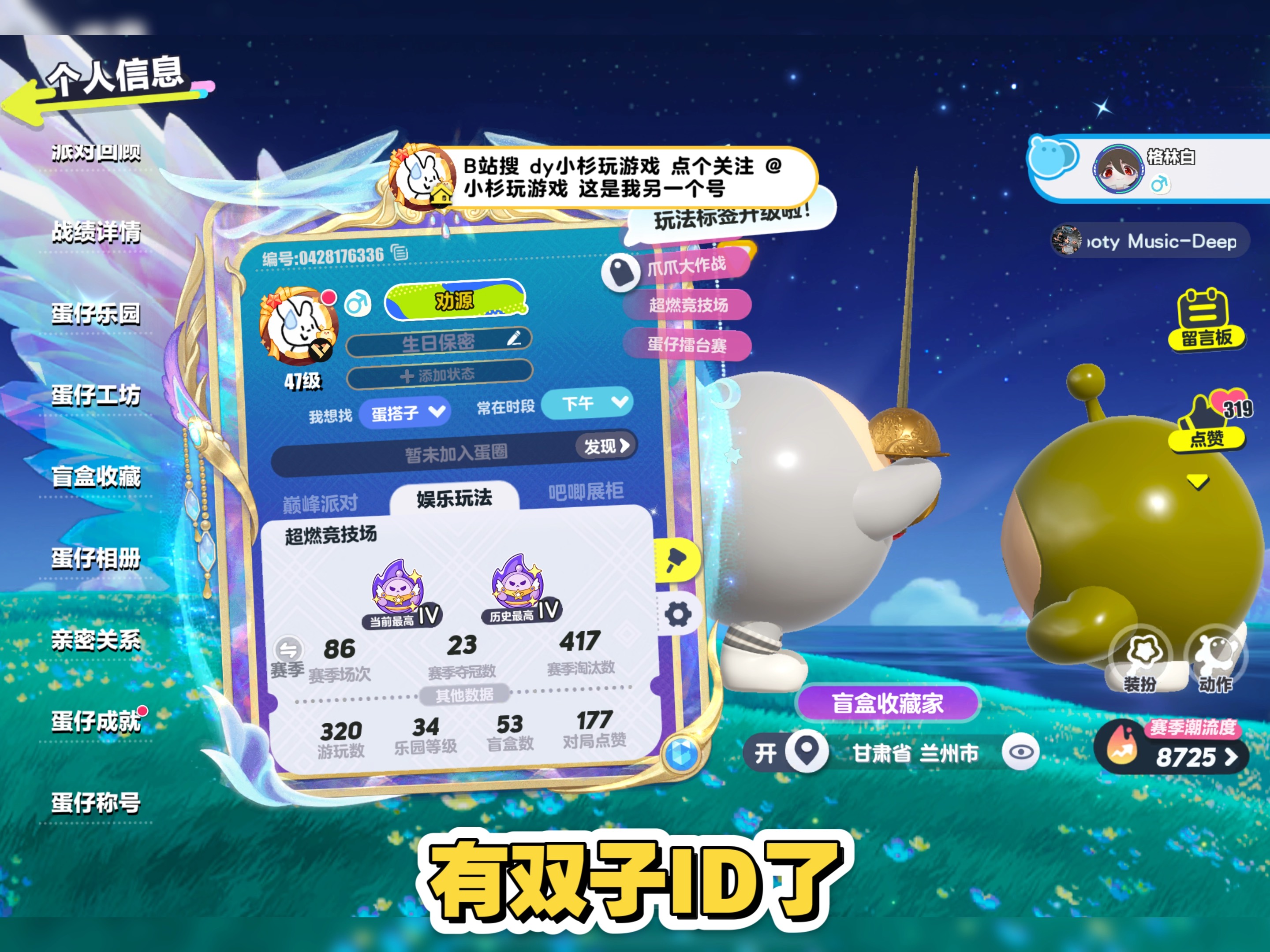This screenshot has width=1270, height=952.
Task: Edit the 生日保密 birthday field
Action: pyautogui.click(x=514, y=338)
